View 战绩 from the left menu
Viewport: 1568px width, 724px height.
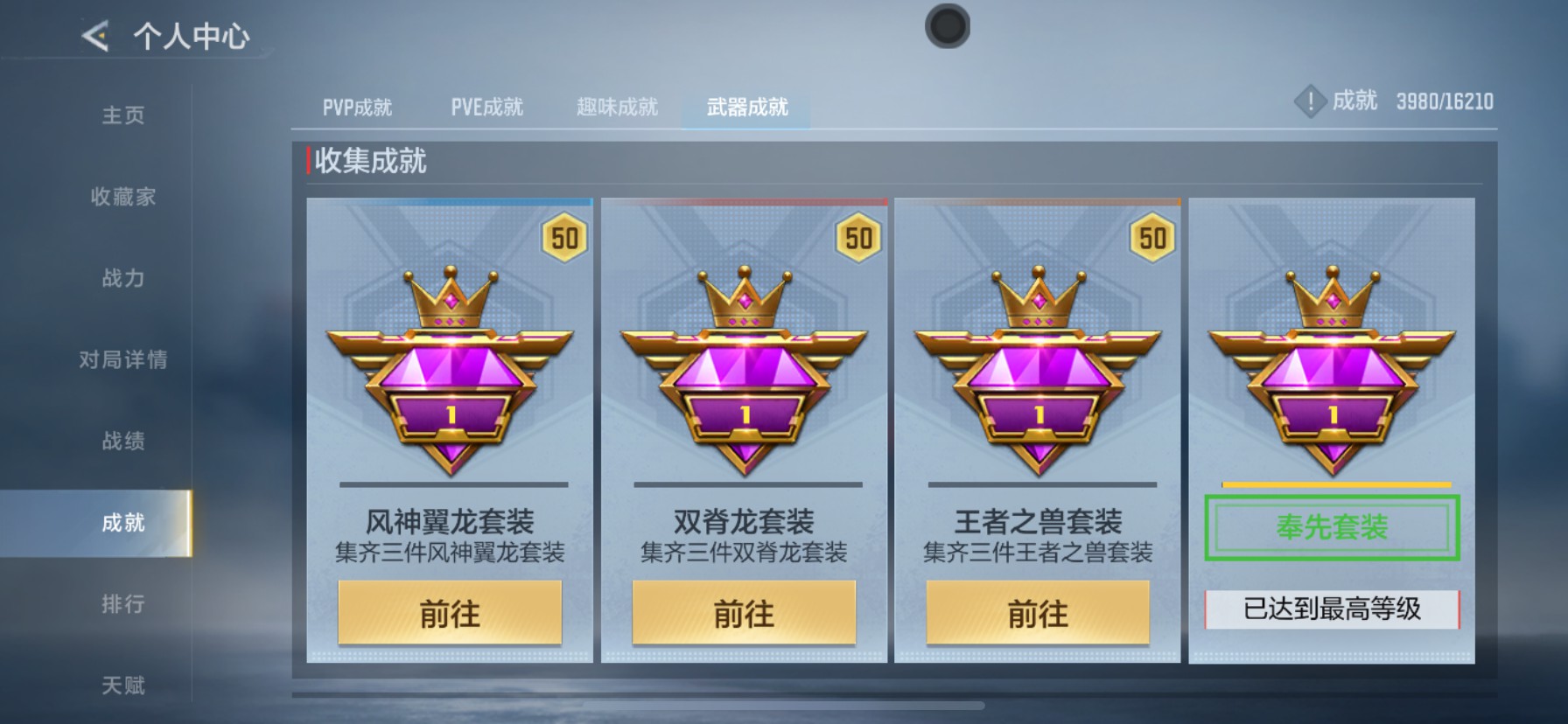point(122,442)
